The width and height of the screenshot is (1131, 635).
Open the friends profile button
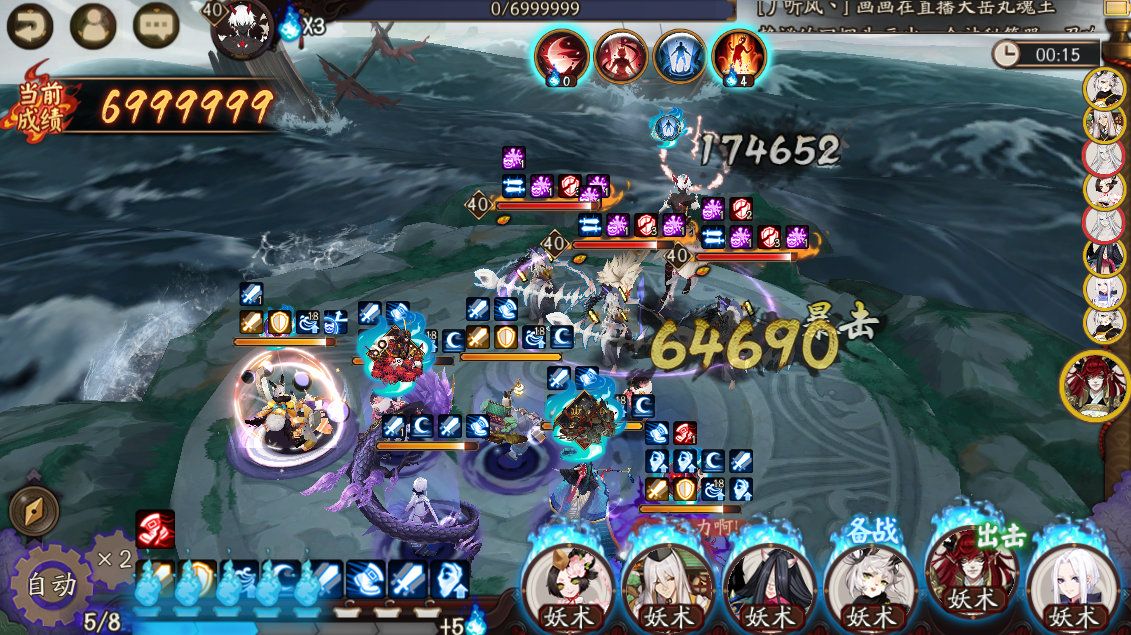(93, 27)
